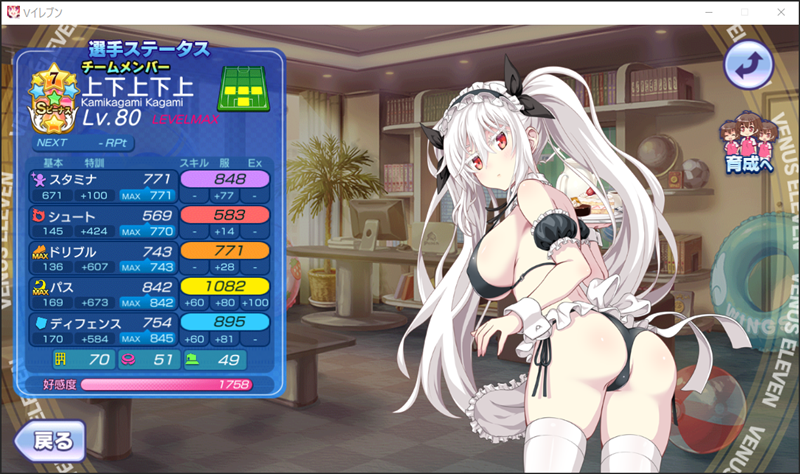Close the game window

pos(779,12)
